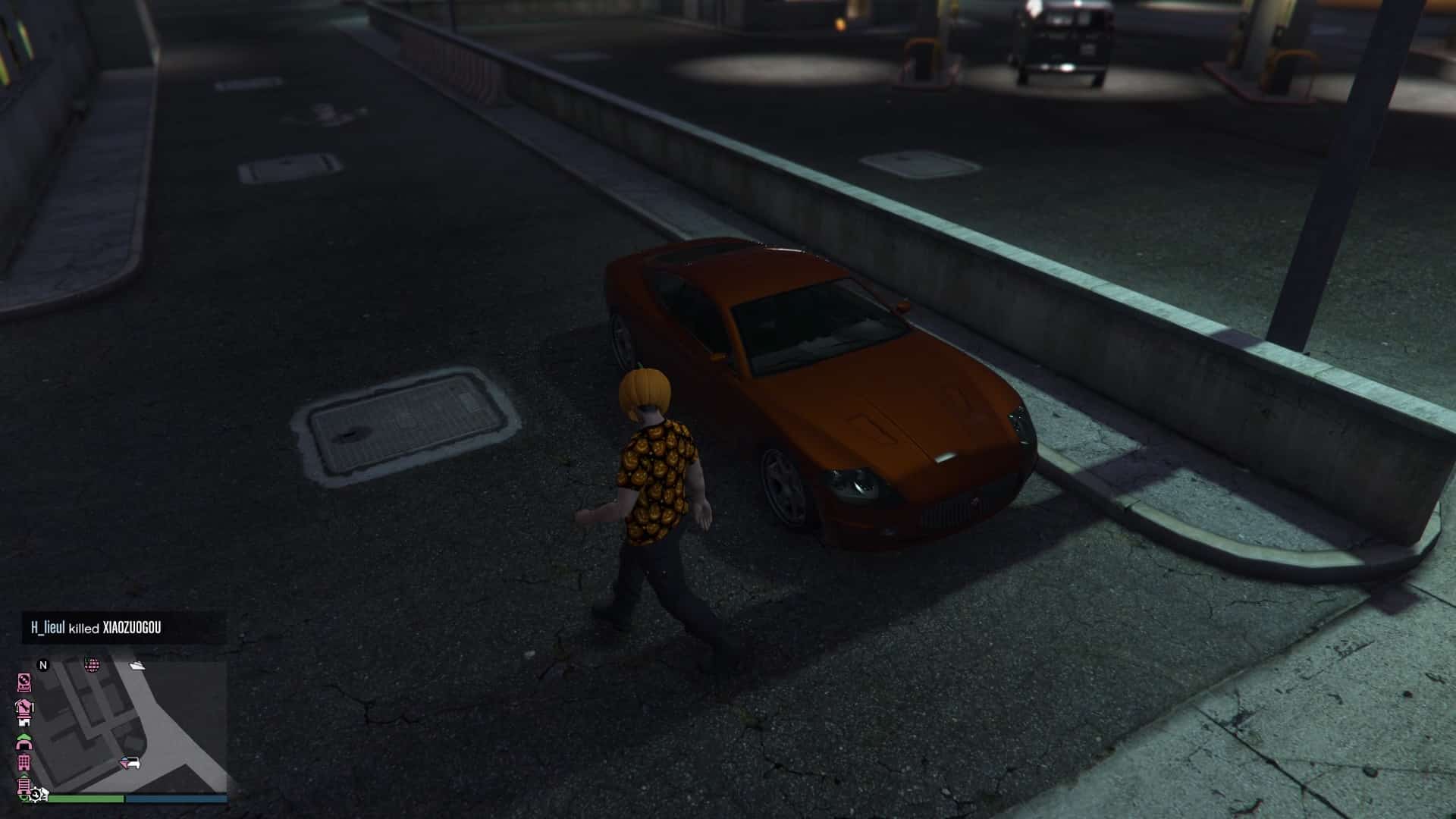Click the H_lieul killed XIAOZUOGOU feed notification

pos(96,628)
